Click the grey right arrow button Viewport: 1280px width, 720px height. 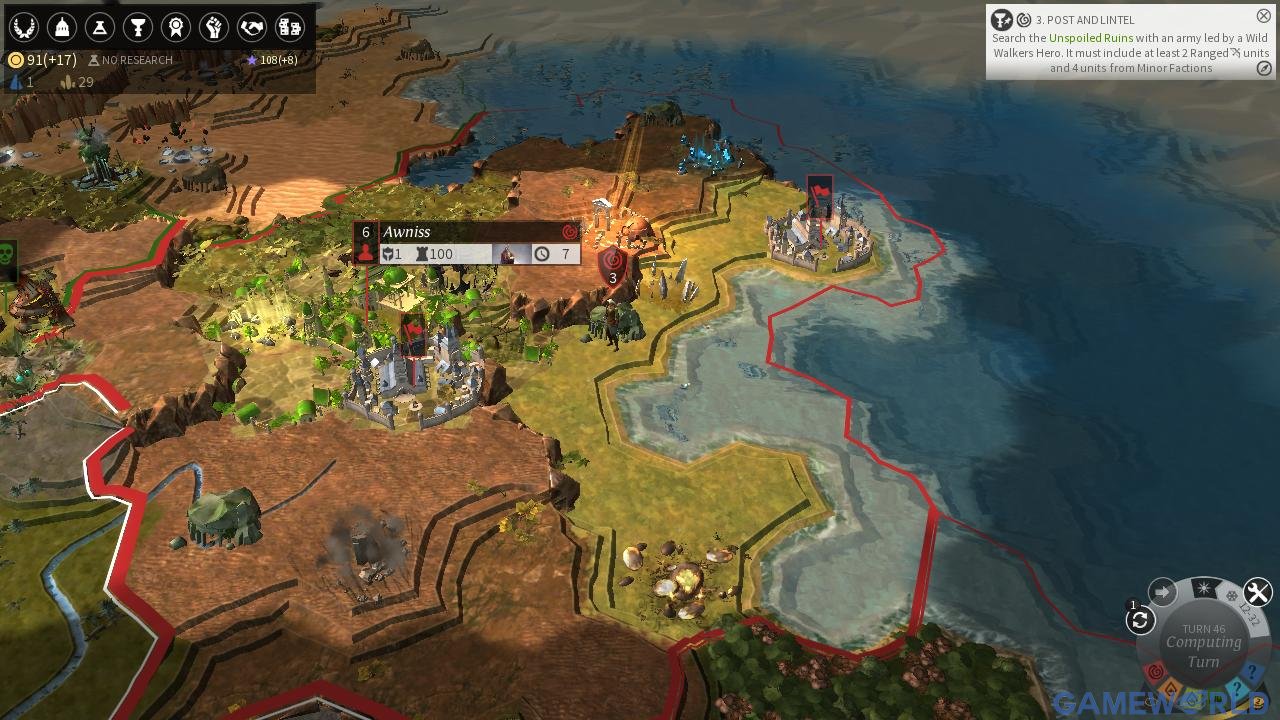tap(1162, 592)
